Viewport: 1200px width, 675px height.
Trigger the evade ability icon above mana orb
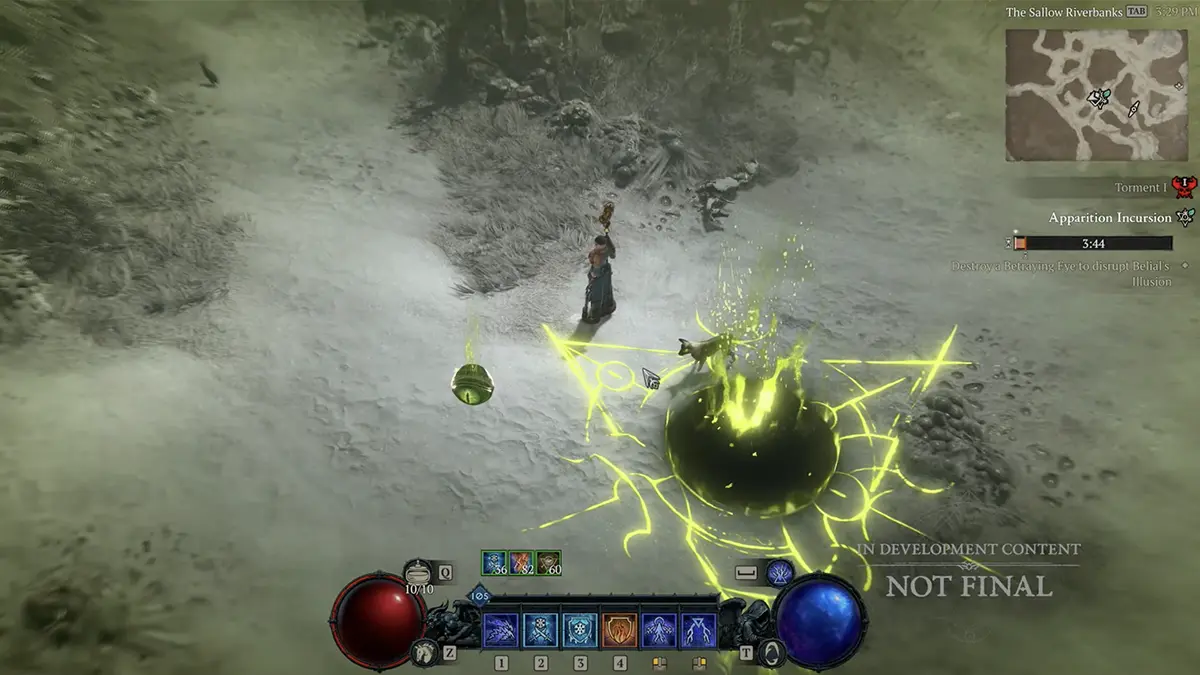(x=780, y=573)
